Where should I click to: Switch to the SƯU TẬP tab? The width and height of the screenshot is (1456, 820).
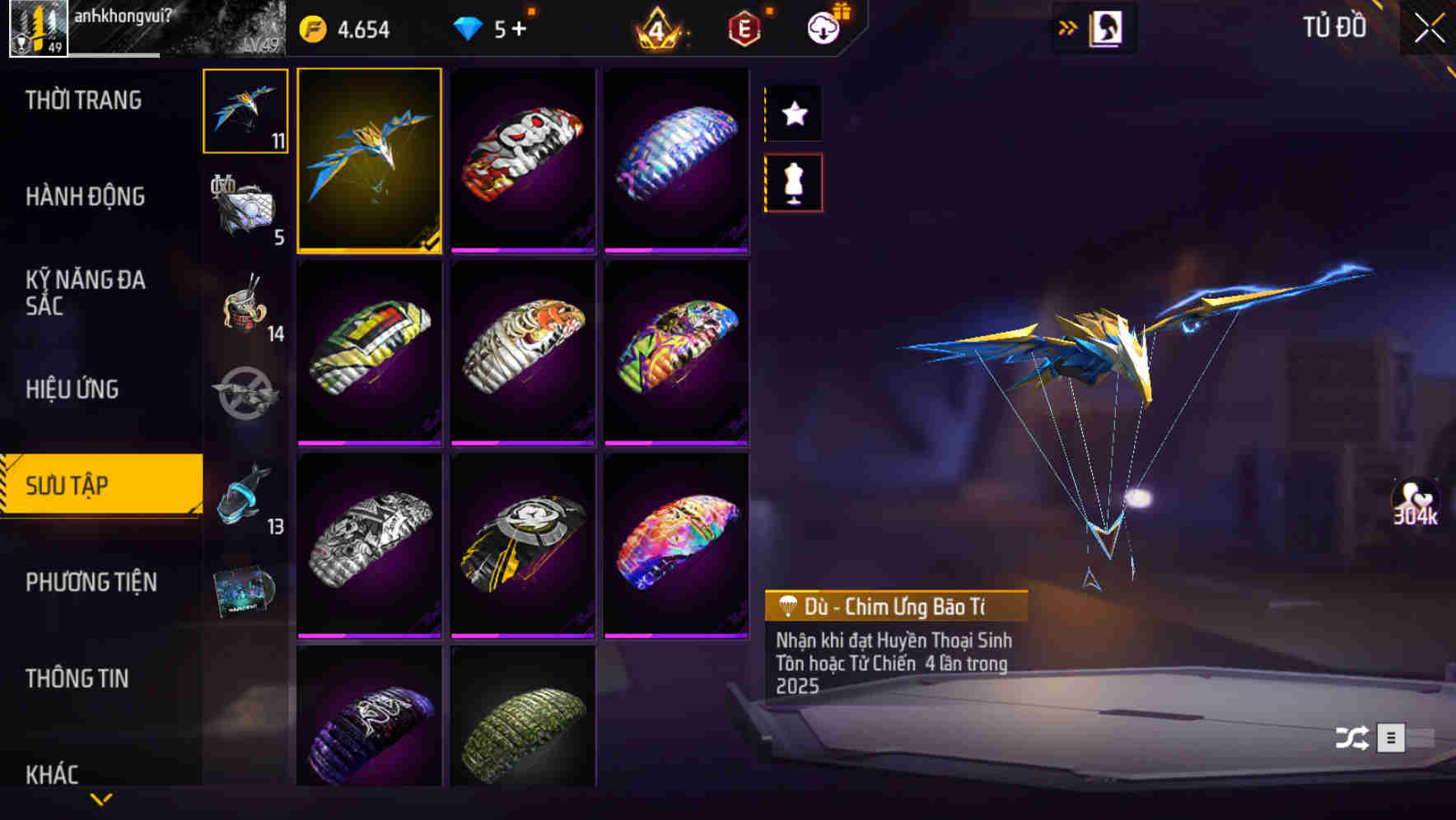click(91, 486)
